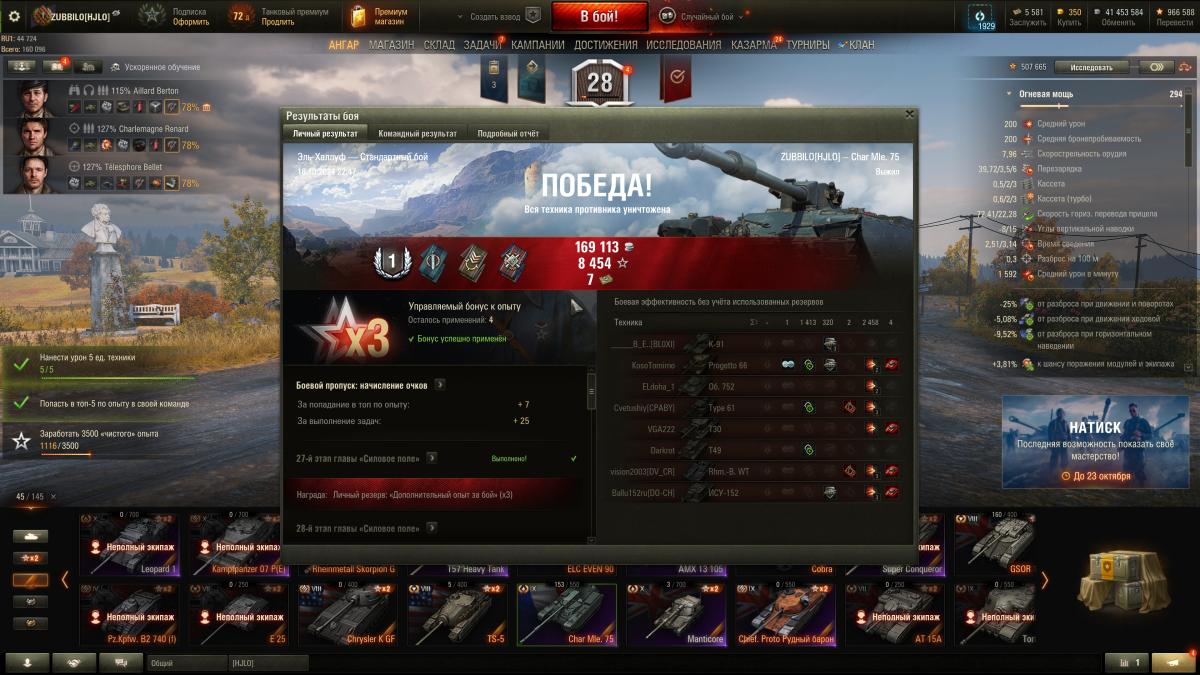Viewport: 1200px width, 675px height.
Task: Click the Исследовать research button
Action: [1090, 67]
